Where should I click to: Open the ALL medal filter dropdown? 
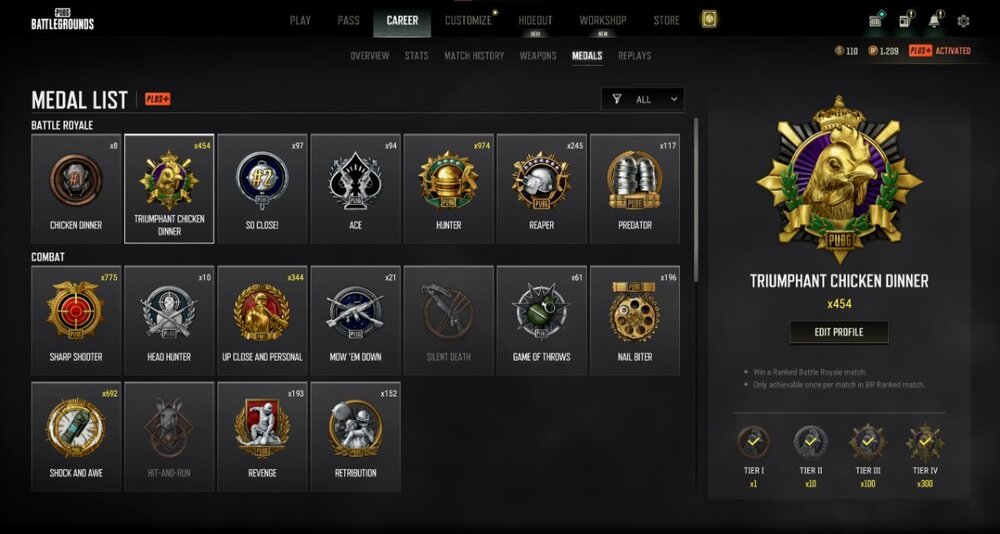click(x=645, y=99)
